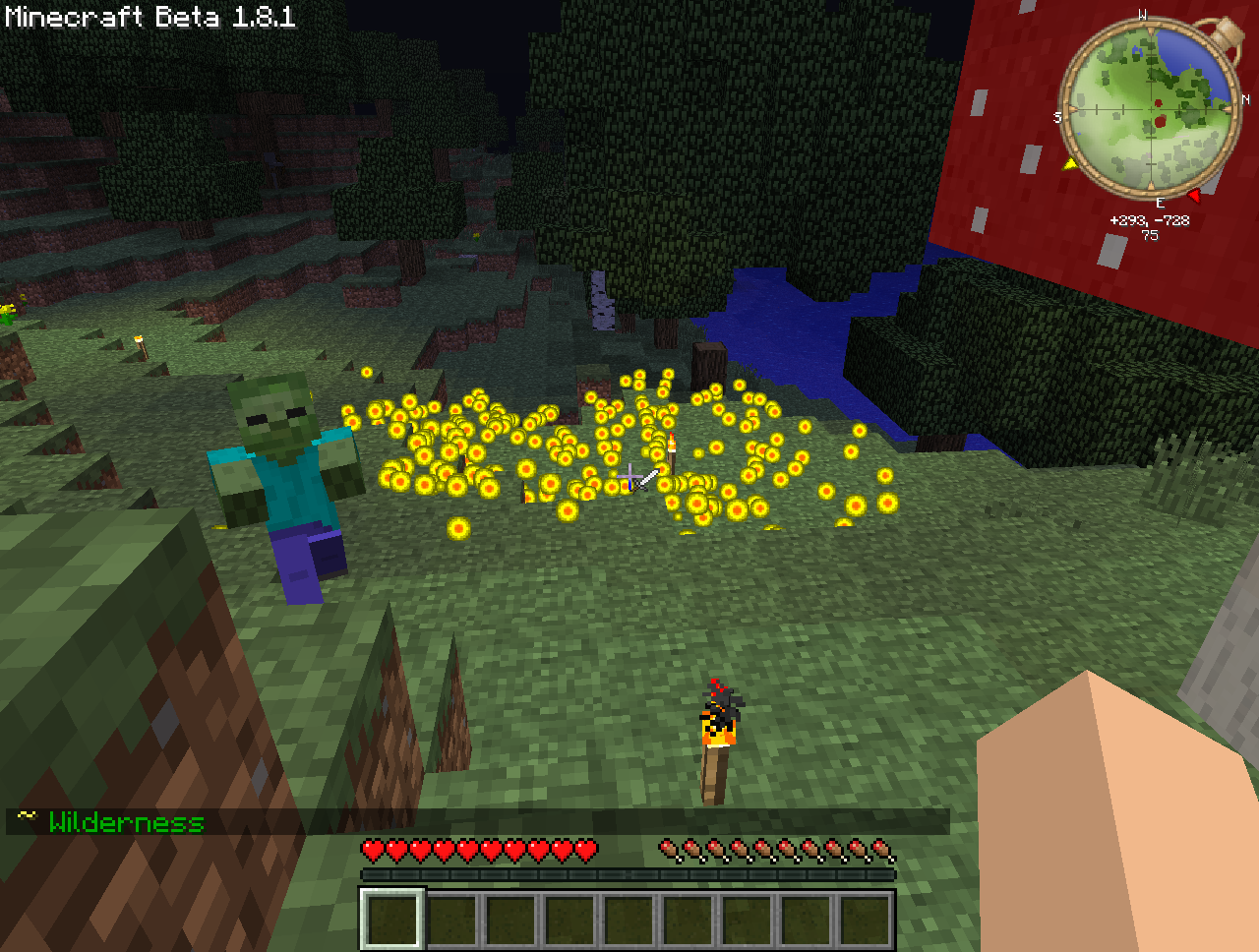Viewport: 1259px width, 952px height.
Task: Click the circular minimap
Action: (1149, 105)
